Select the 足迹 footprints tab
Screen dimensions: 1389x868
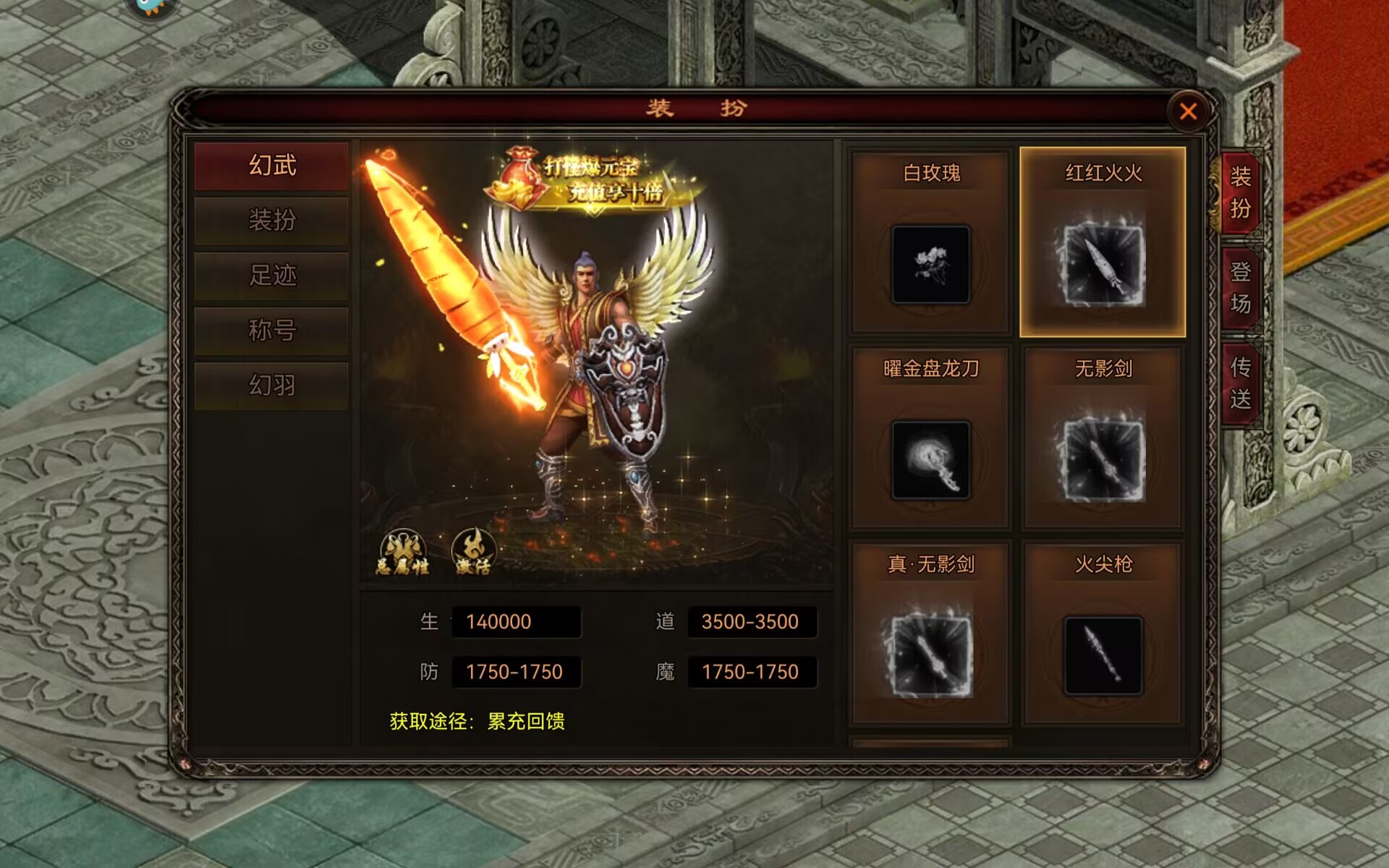point(272,275)
